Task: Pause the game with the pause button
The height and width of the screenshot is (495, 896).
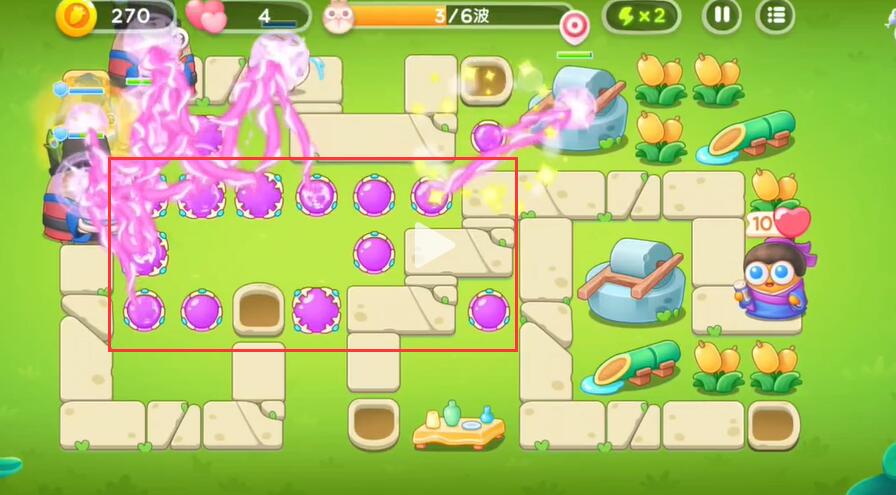Action: tap(721, 16)
